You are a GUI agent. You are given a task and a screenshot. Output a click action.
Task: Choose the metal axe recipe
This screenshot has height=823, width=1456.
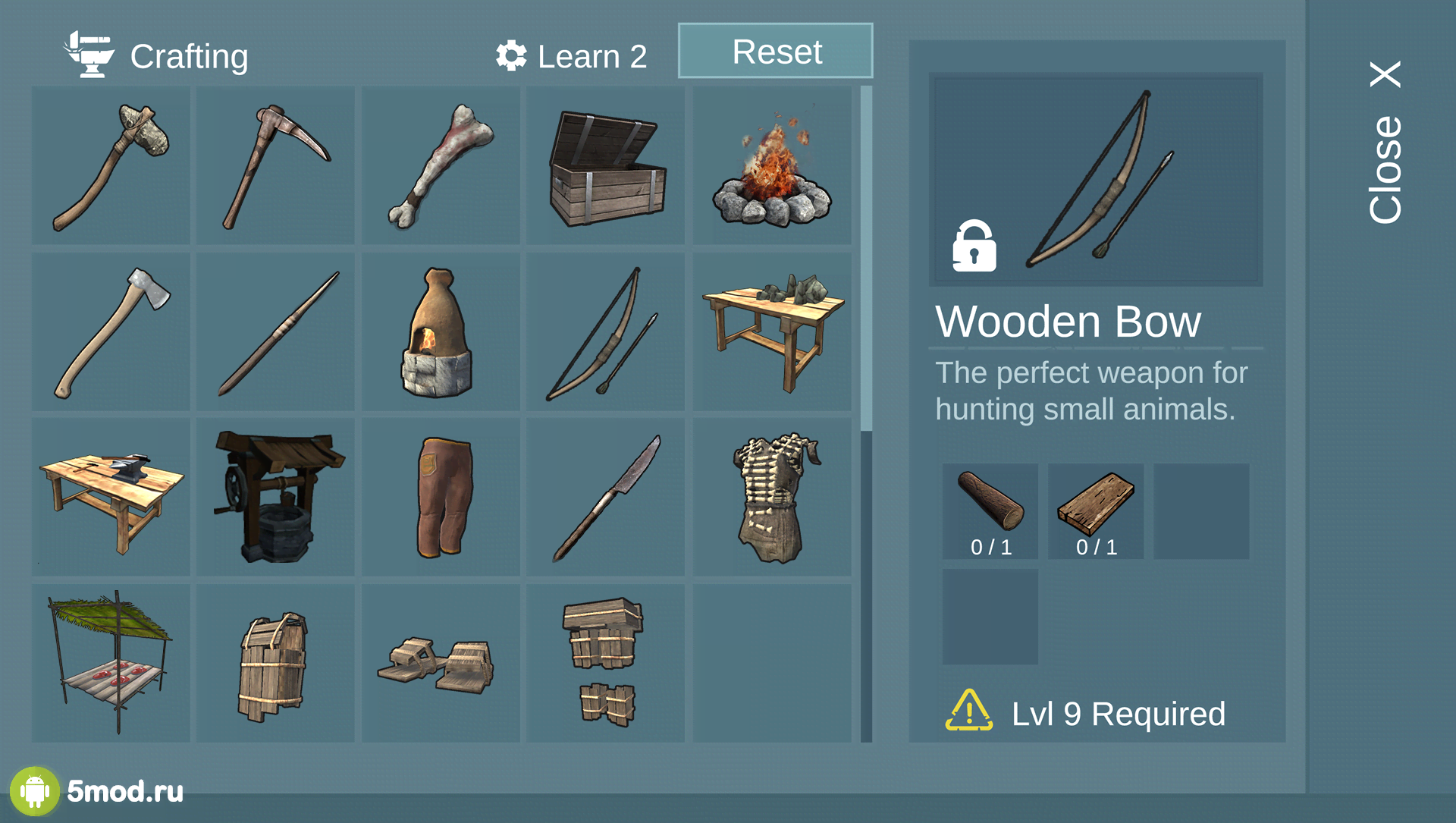click(111, 331)
